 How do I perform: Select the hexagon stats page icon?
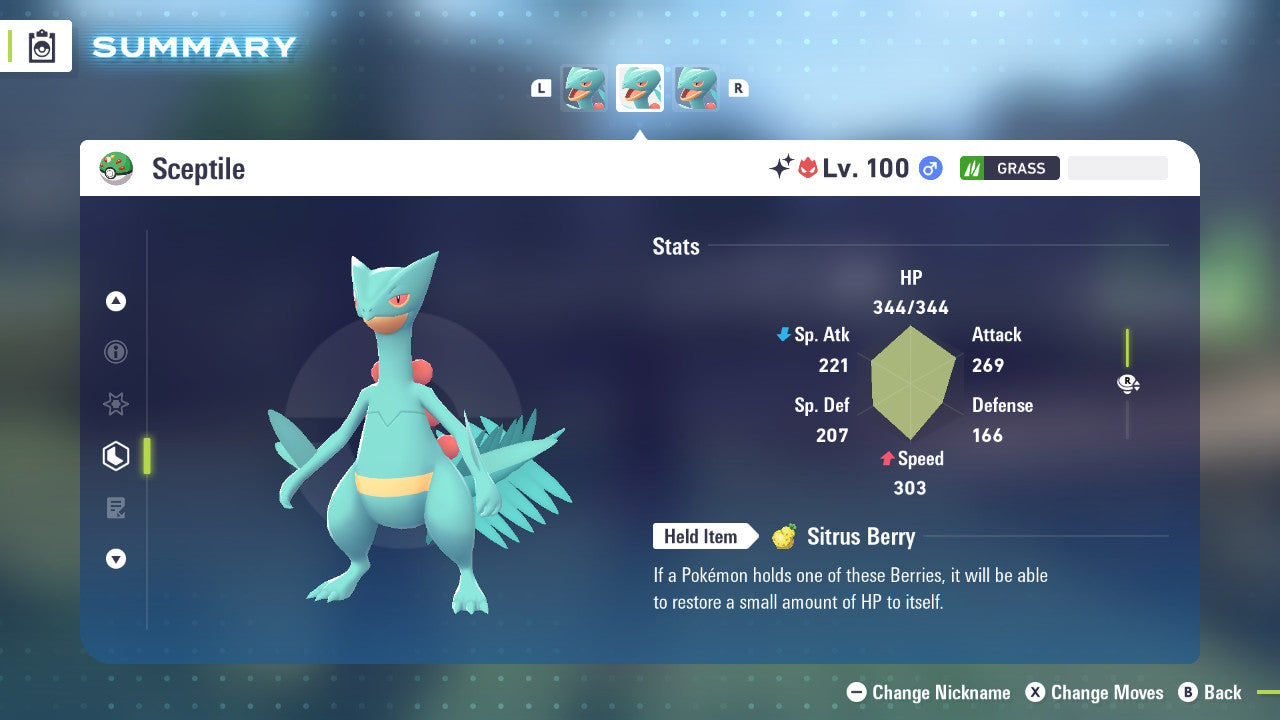click(116, 455)
